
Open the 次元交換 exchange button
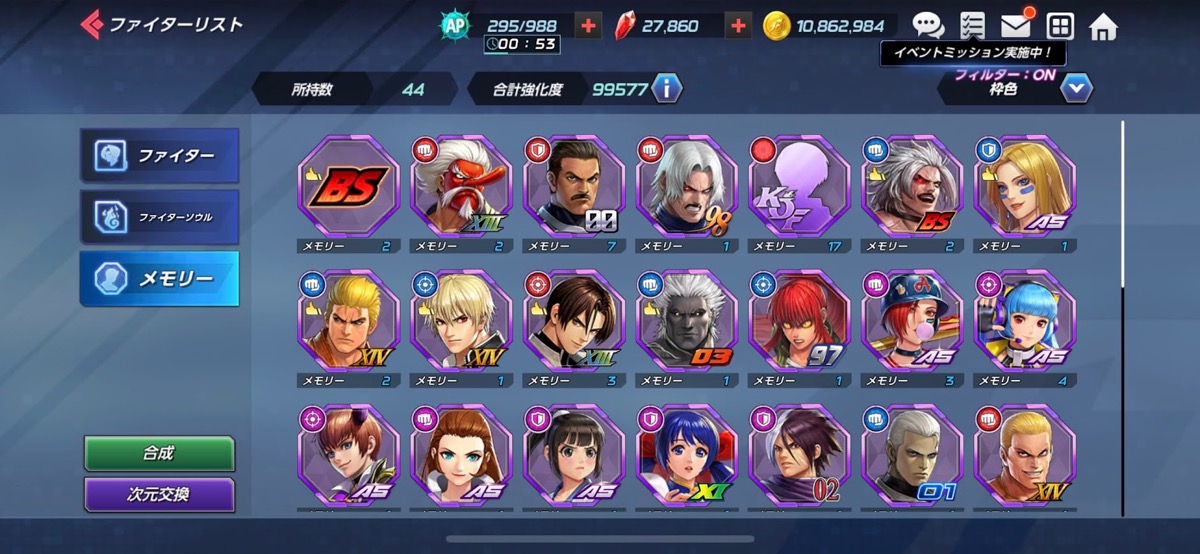pos(159,494)
